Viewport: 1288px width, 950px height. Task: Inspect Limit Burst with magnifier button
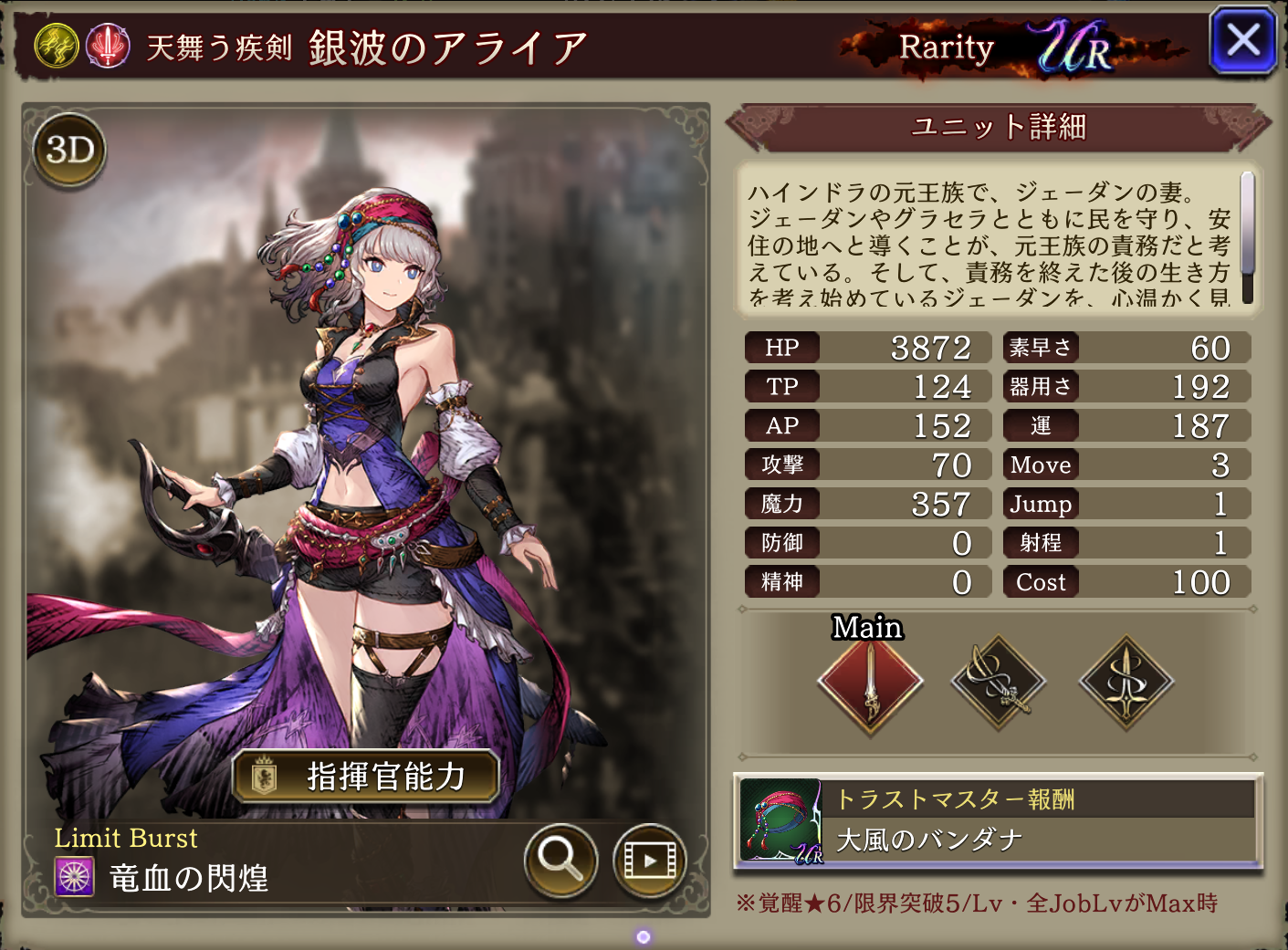click(x=560, y=860)
